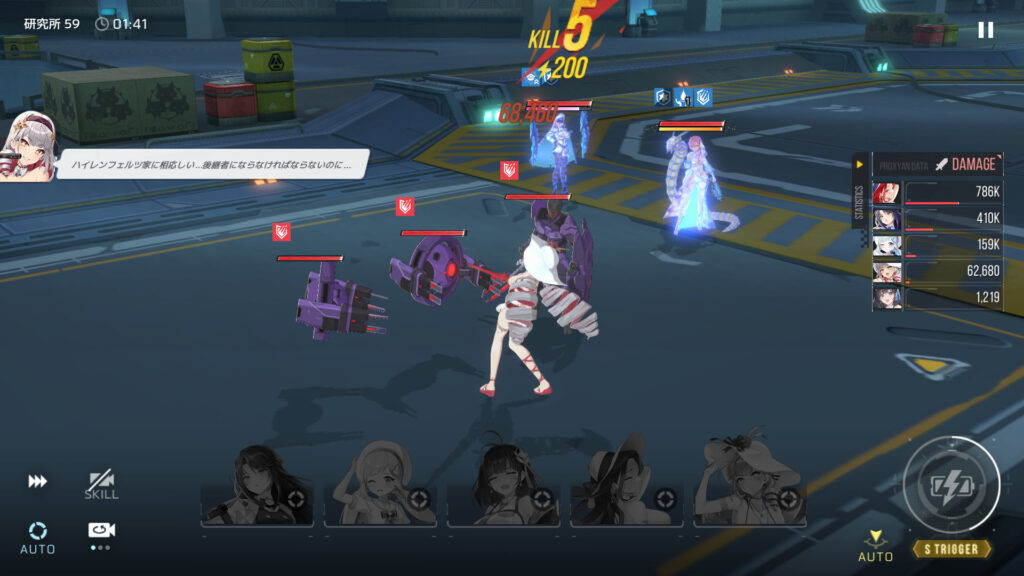Viewport: 1024px width, 576px height.
Task: Switch the camera view mode
Action: coord(100,531)
